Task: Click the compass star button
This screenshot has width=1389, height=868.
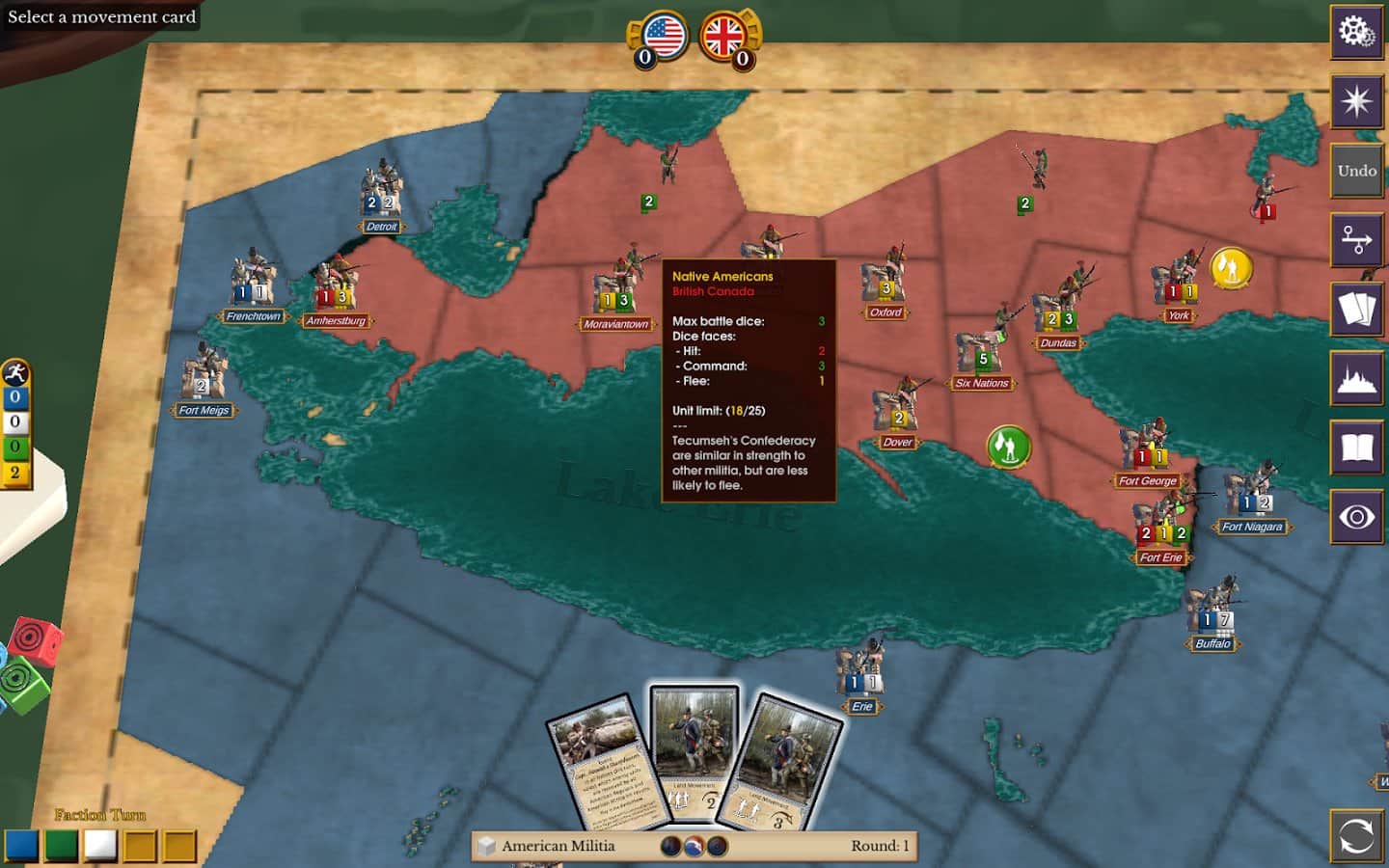Action: (x=1356, y=101)
